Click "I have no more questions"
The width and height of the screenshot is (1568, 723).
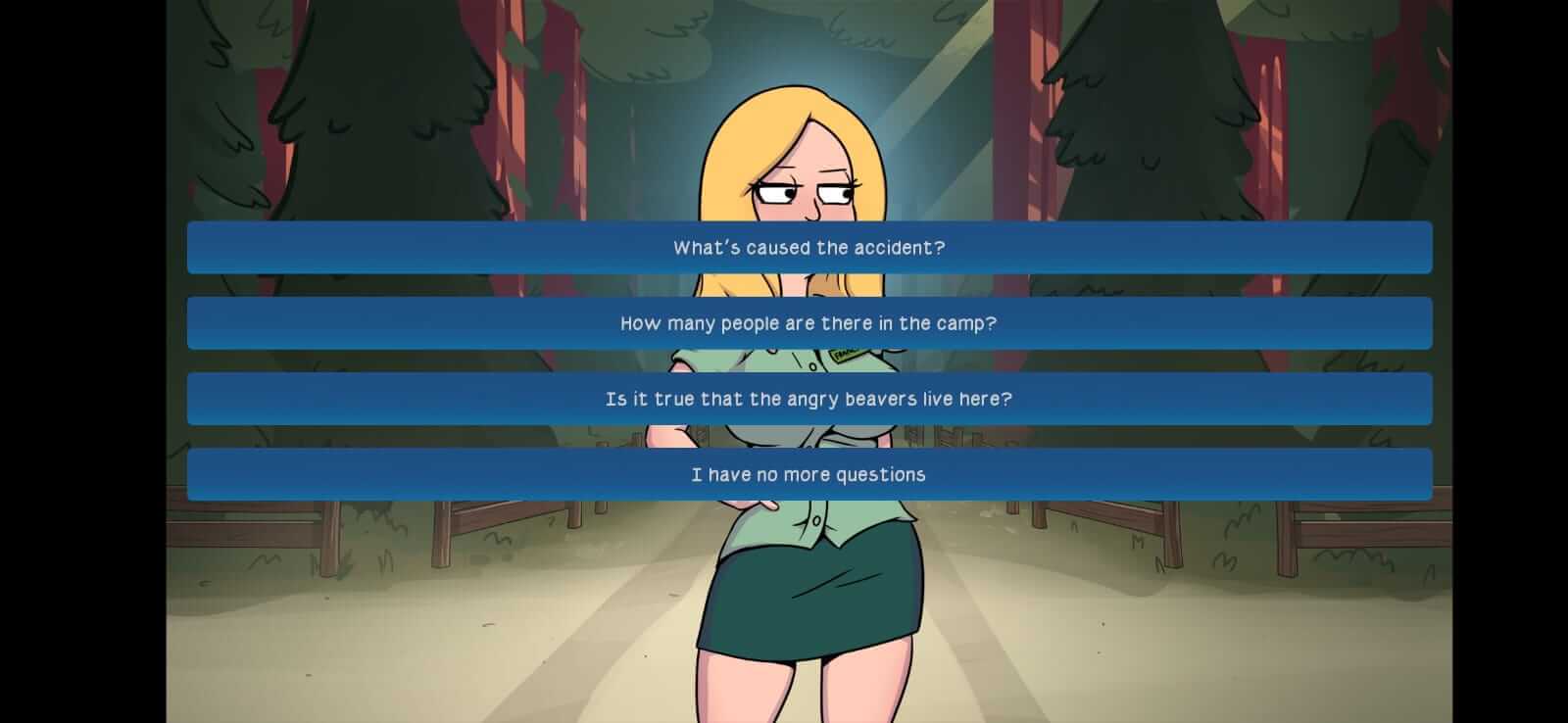coord(808,473)
